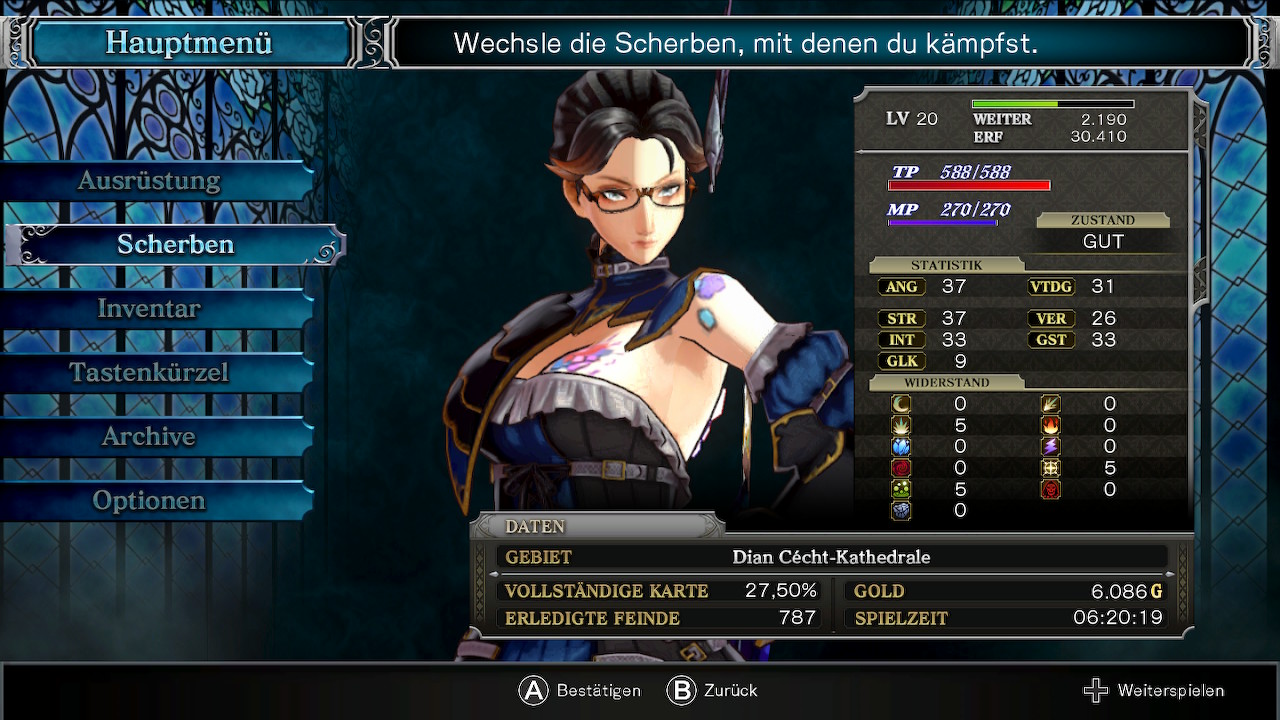Open the Archive menu entry
1280x720 pixels.
(150, 437)
